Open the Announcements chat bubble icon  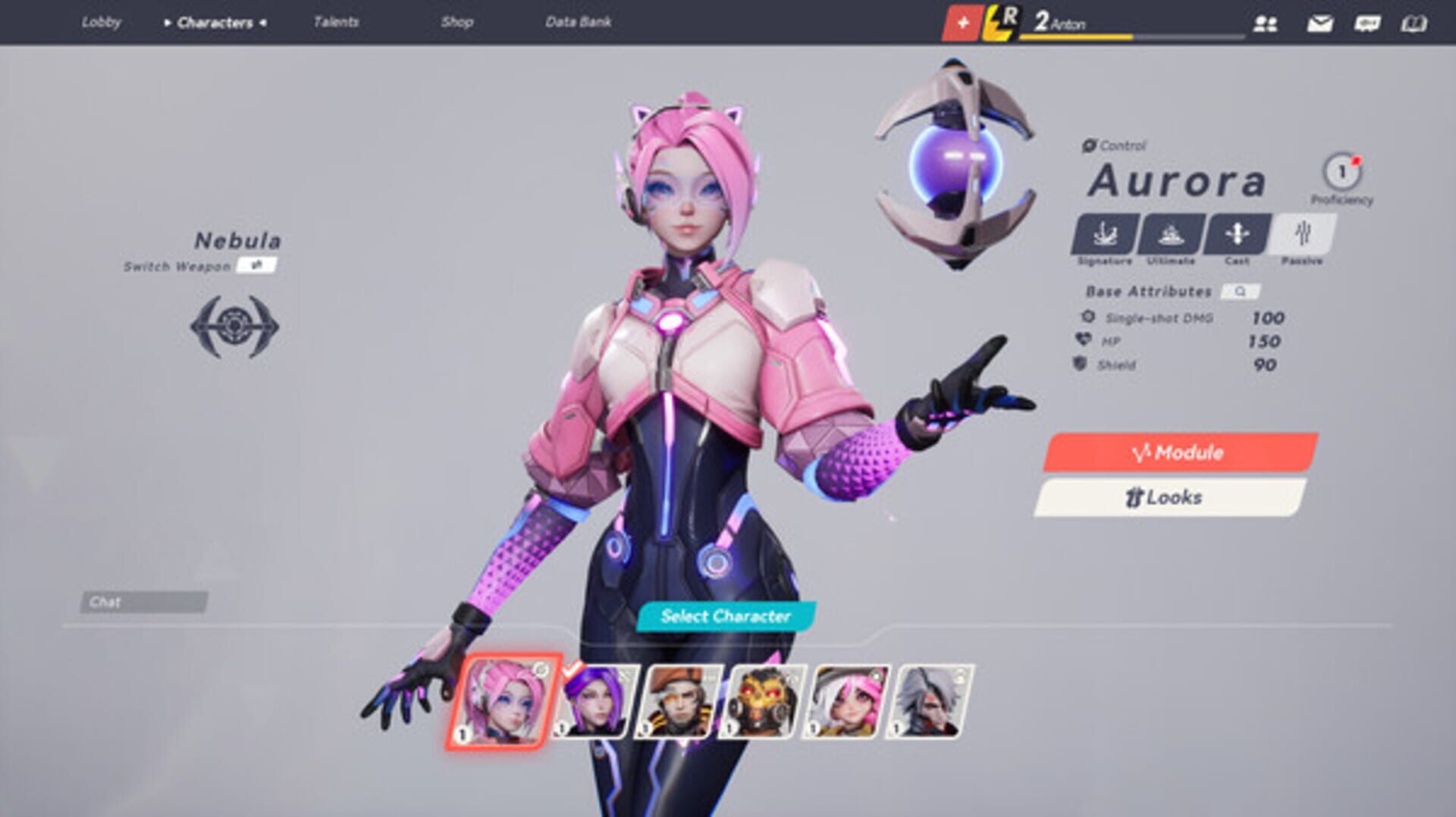(1367, 23)
